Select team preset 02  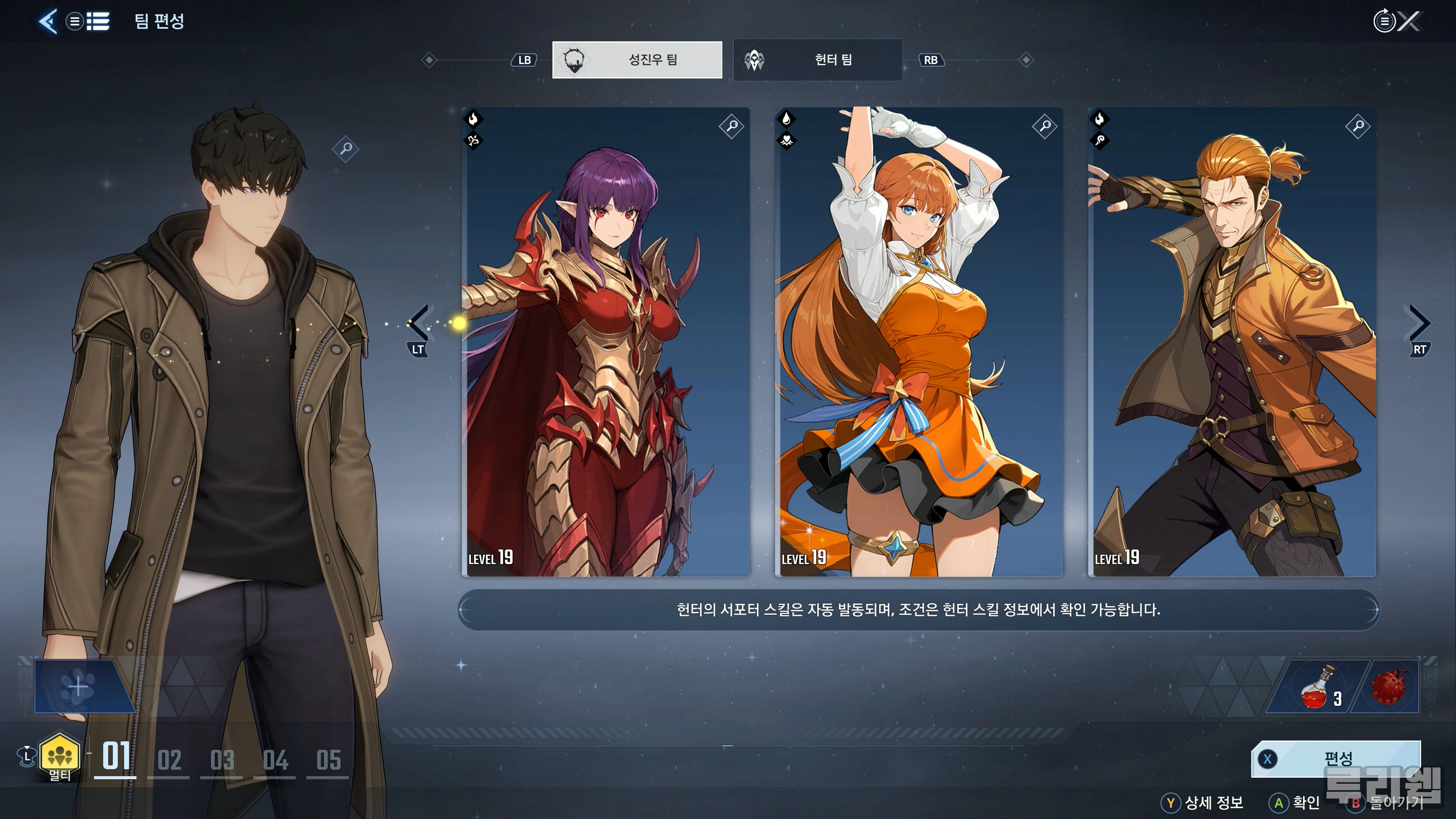pos(168,760)
